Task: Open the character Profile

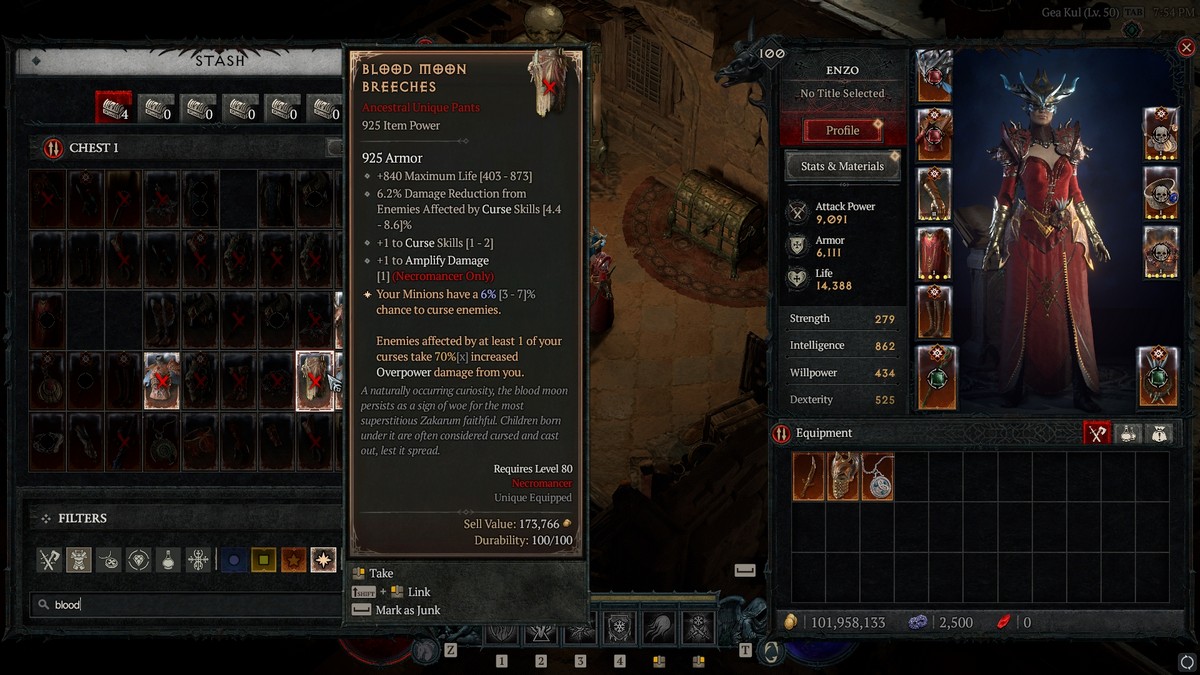Action: pyautogui.click(x=842, y=130)
